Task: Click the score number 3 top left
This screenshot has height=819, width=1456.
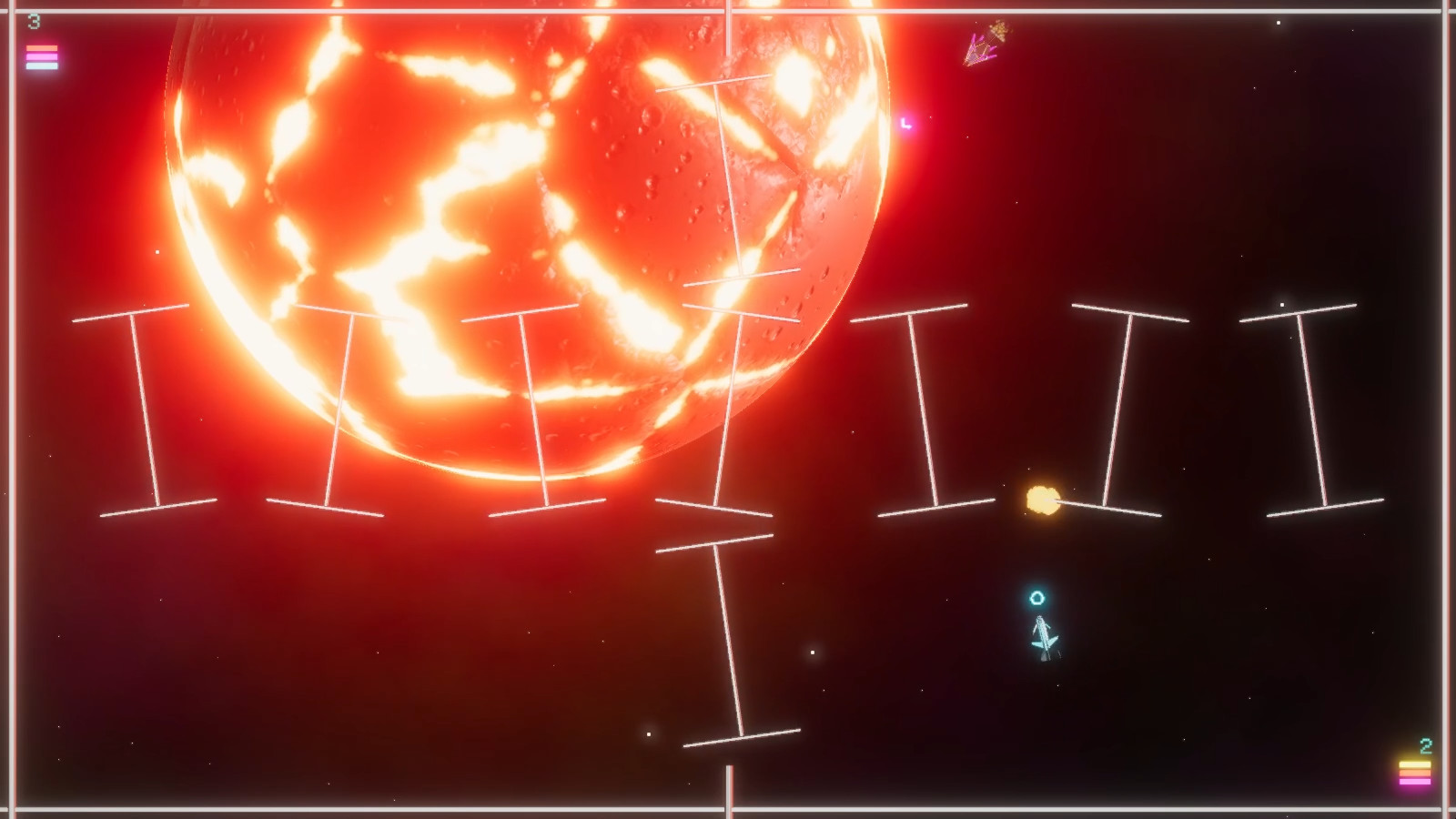Action: click(x=34, y=21)
